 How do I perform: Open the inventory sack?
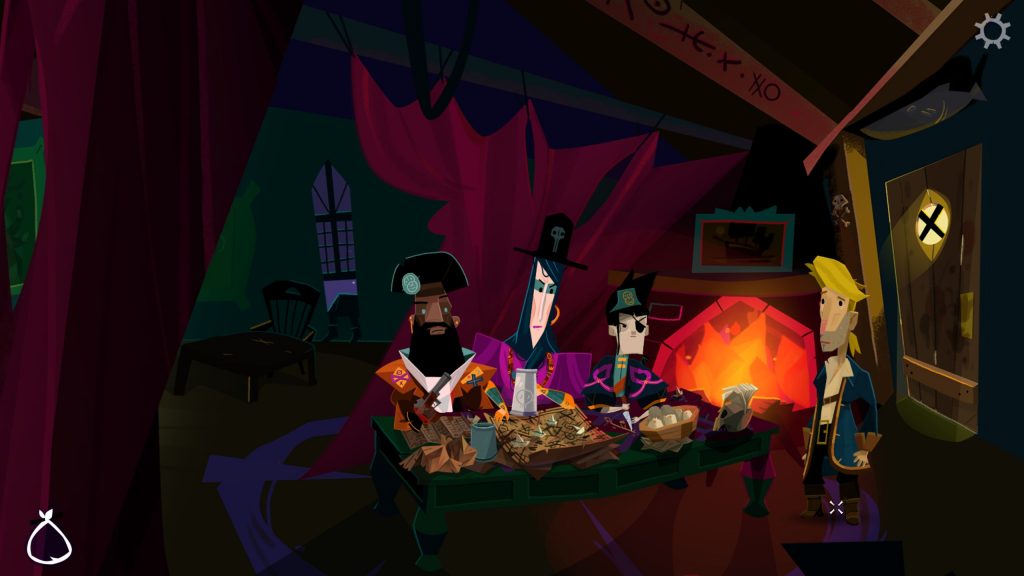coord(49,537)
